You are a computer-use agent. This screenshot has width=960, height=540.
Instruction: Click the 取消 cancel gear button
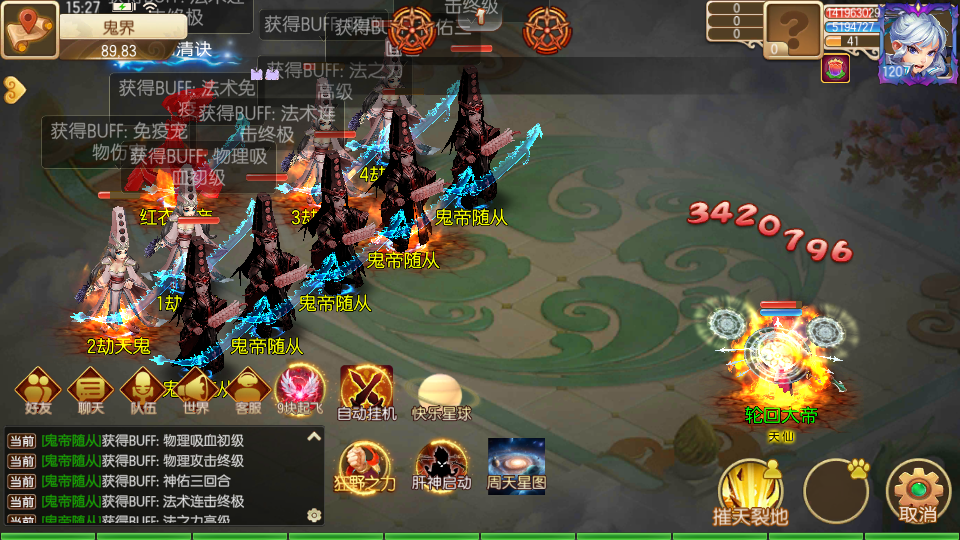pyautogui.click(x=917, y=491)
